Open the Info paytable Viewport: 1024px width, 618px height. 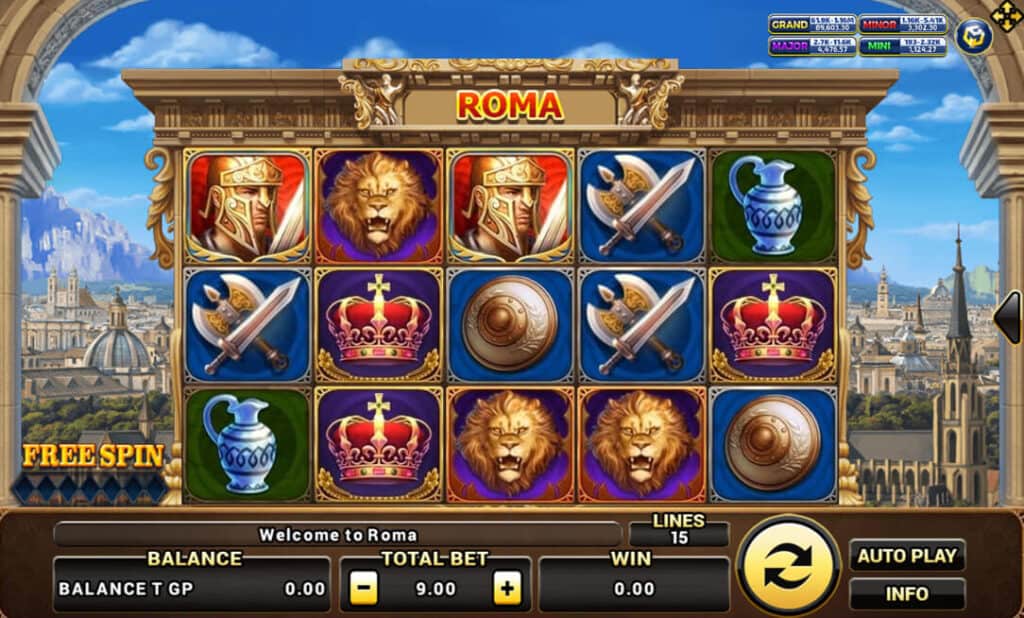(907, 594)
